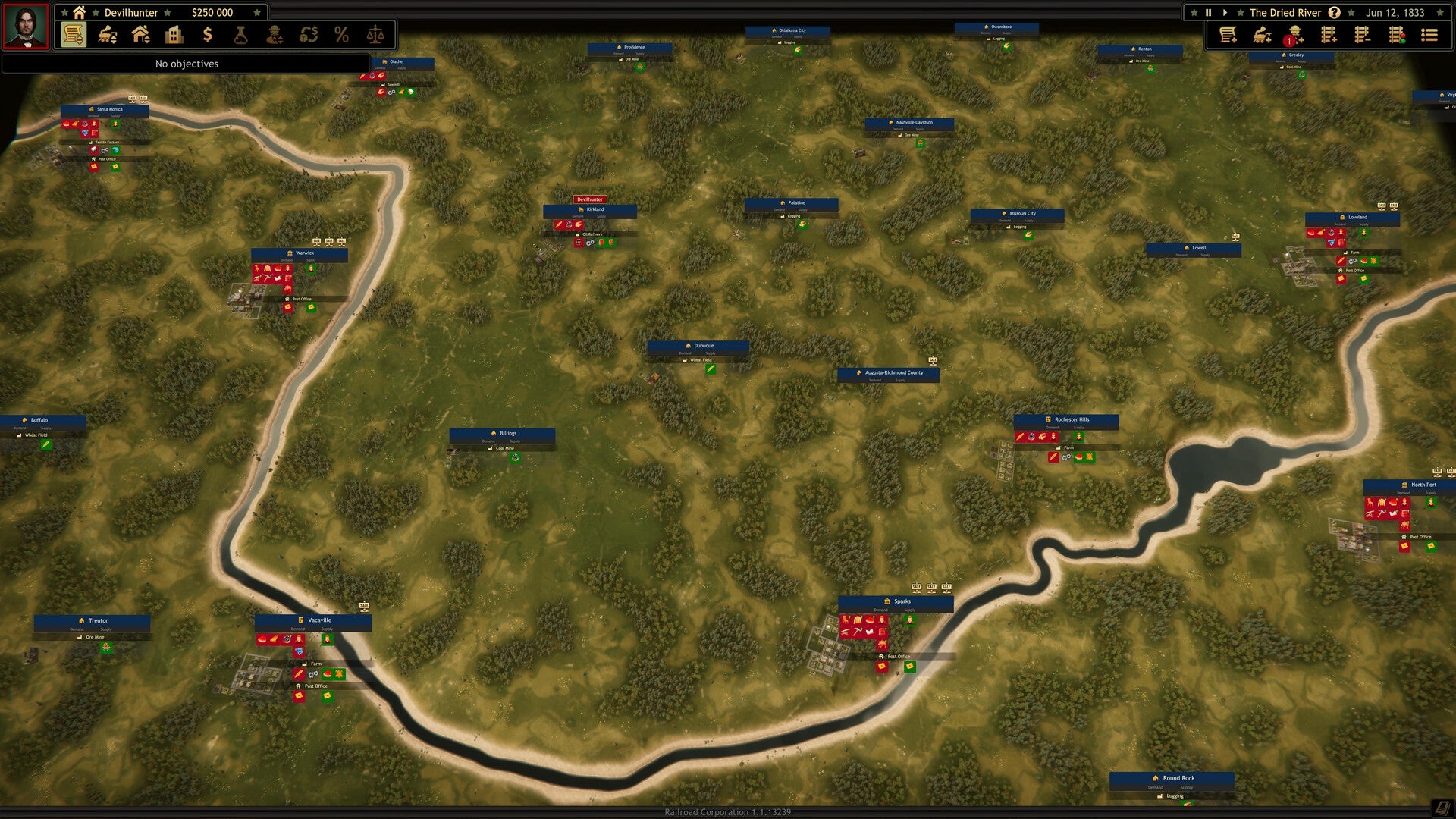Open the help question mark button
The width and height of the screenshot is (1456, 819).
pyautogui.click(x=1335, y=12)
